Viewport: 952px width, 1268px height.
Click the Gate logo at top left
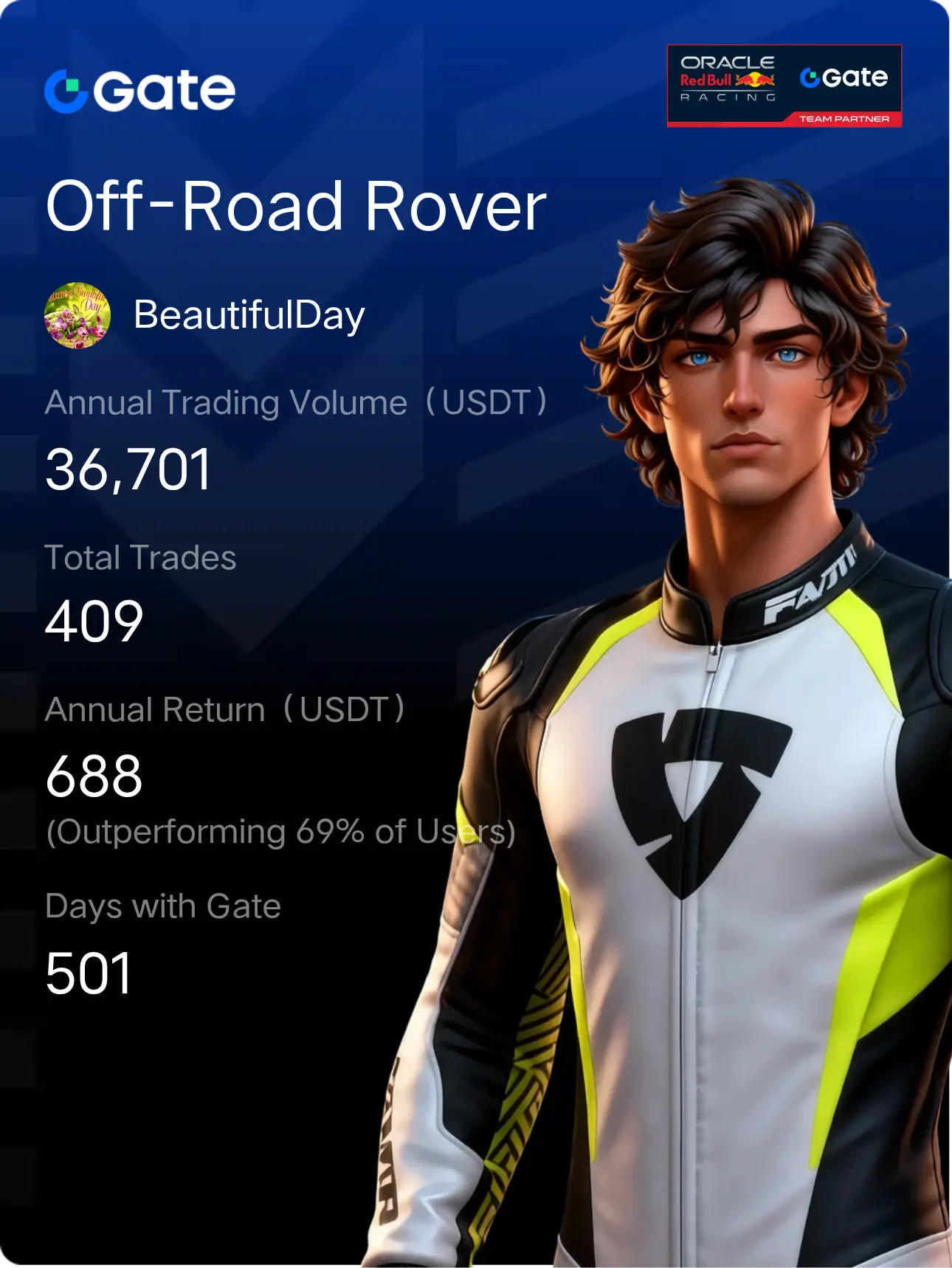point(140,91)
